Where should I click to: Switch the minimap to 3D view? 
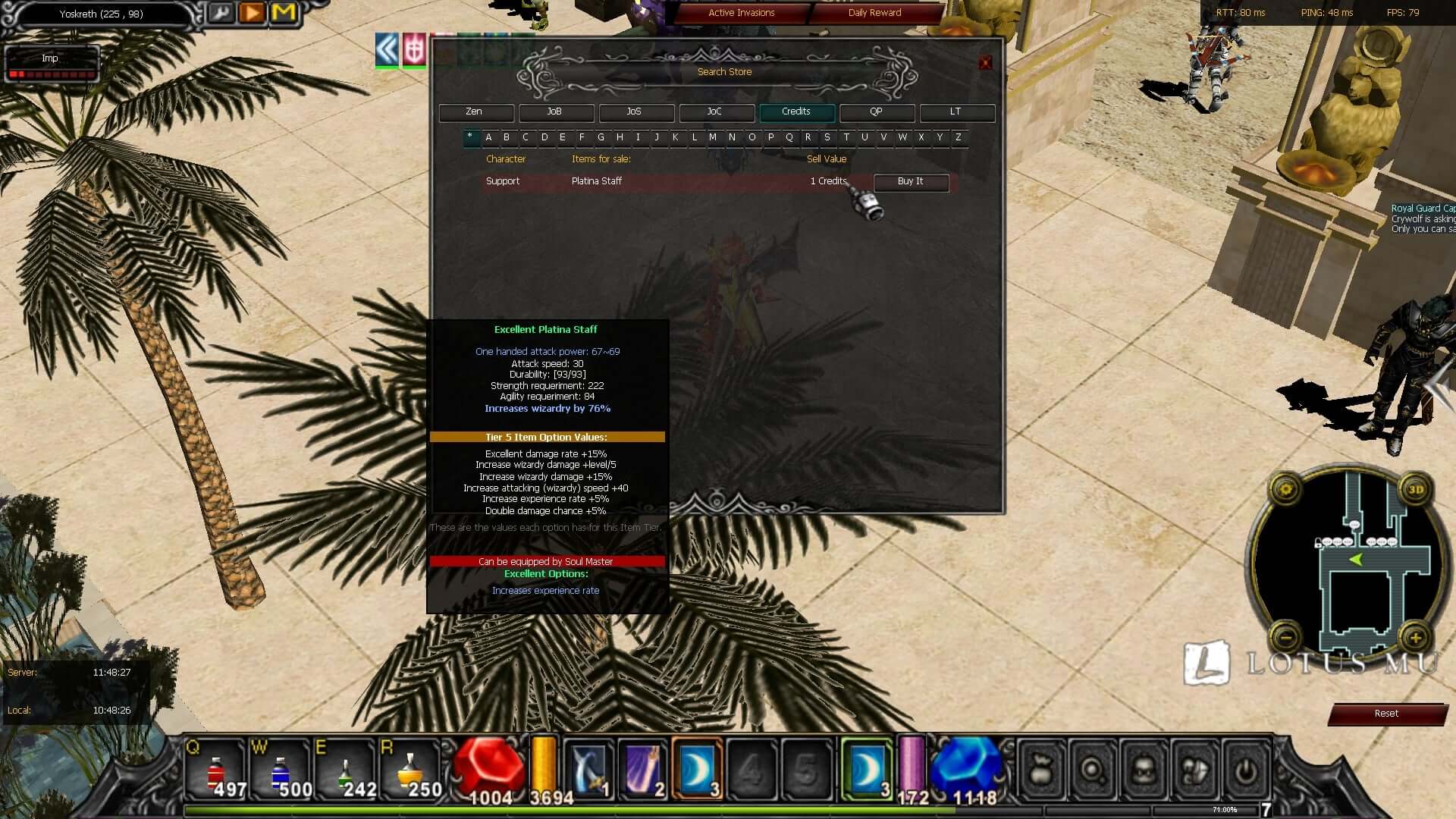1417,490
